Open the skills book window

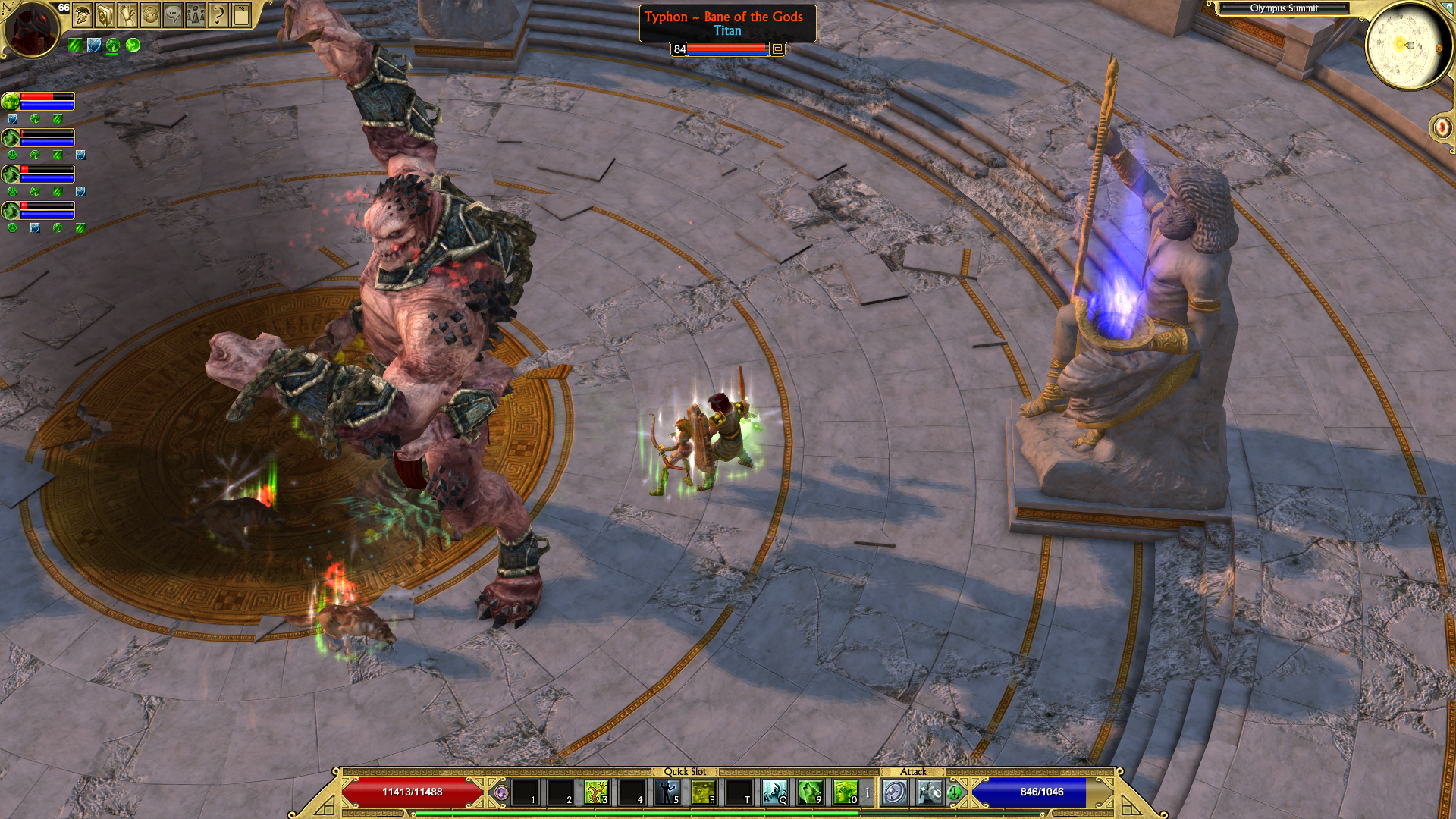pyautogui.click(x=105, y=14)
